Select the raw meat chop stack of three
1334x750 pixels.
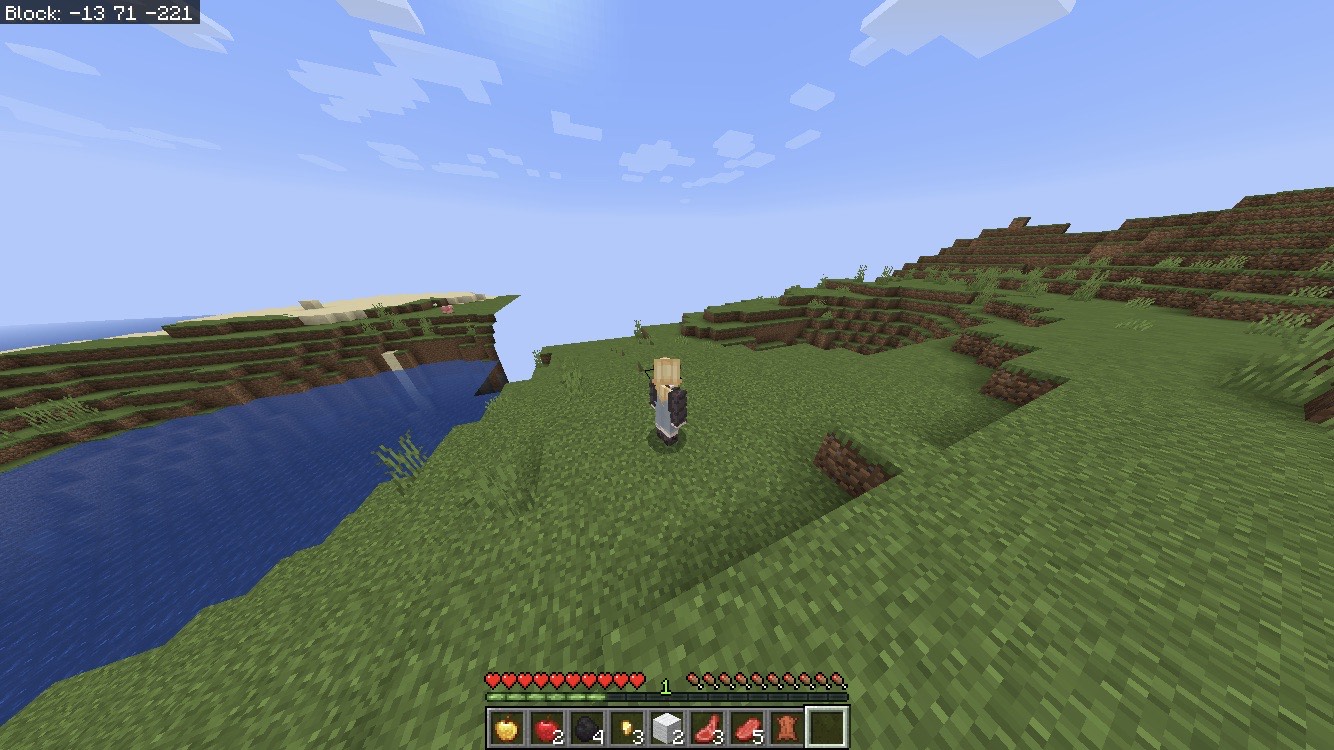707,728
